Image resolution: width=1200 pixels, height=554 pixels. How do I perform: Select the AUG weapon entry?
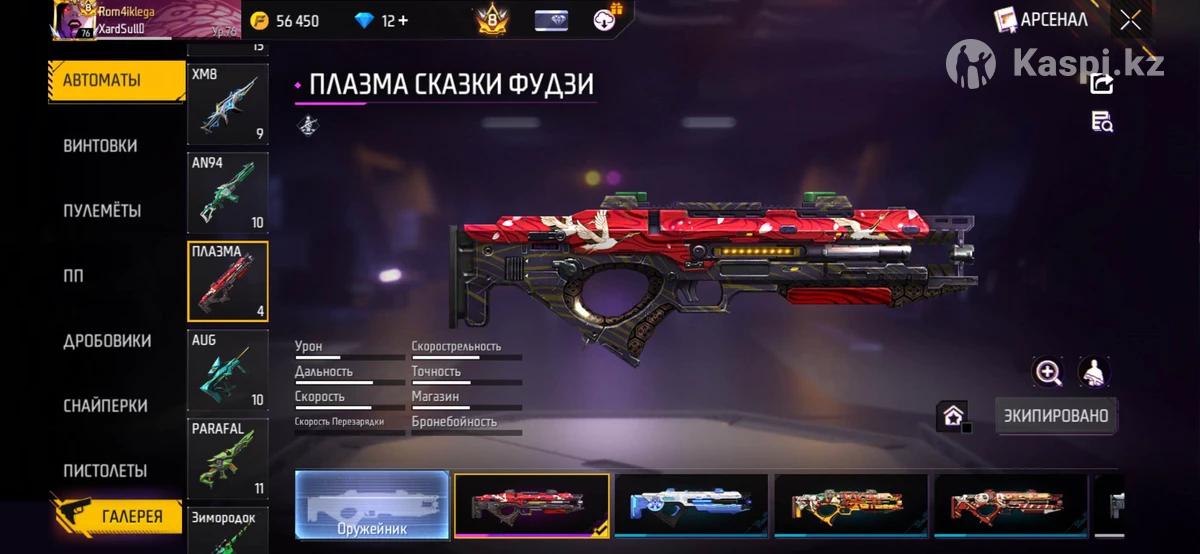tap(227, 370)
